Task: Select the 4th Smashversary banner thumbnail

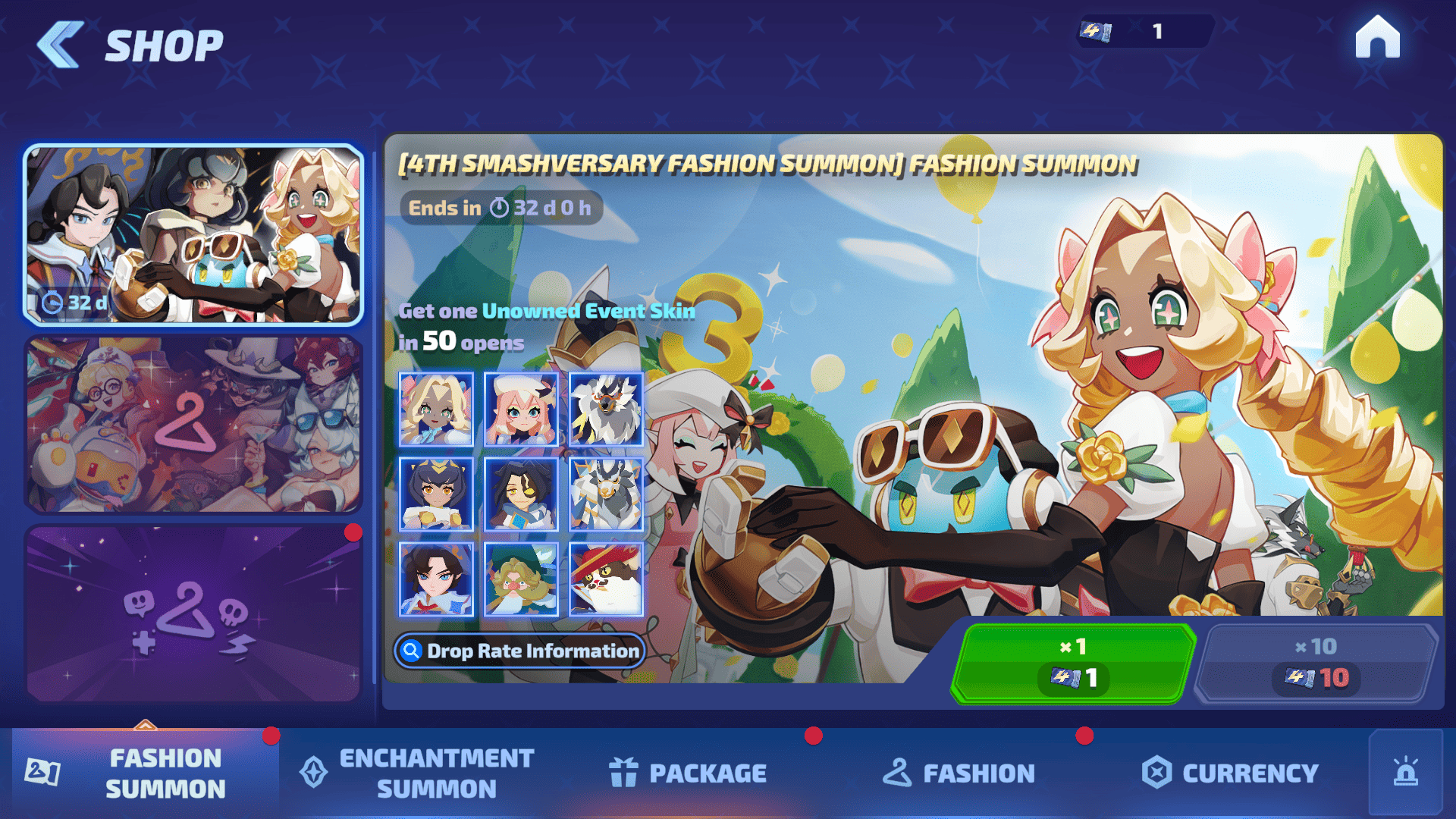Action: (193, 234)
